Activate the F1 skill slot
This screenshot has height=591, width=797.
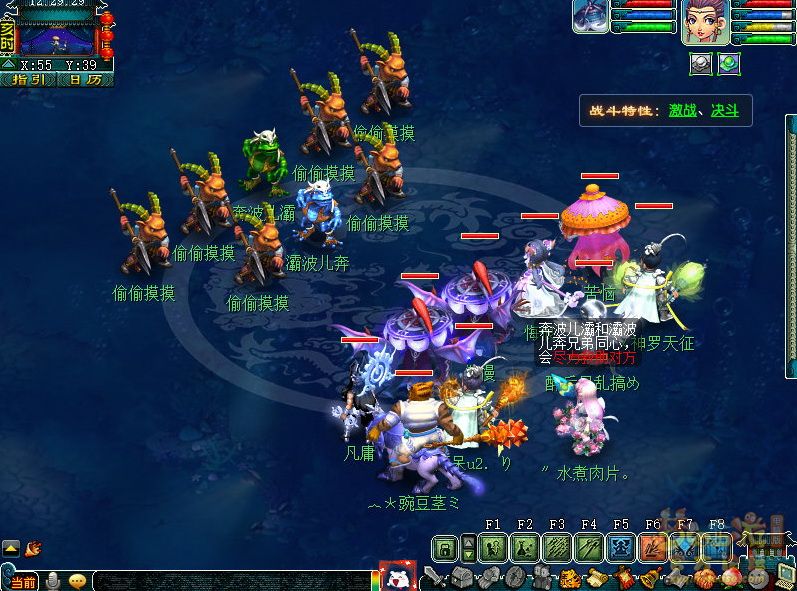[x=492, y=547]
